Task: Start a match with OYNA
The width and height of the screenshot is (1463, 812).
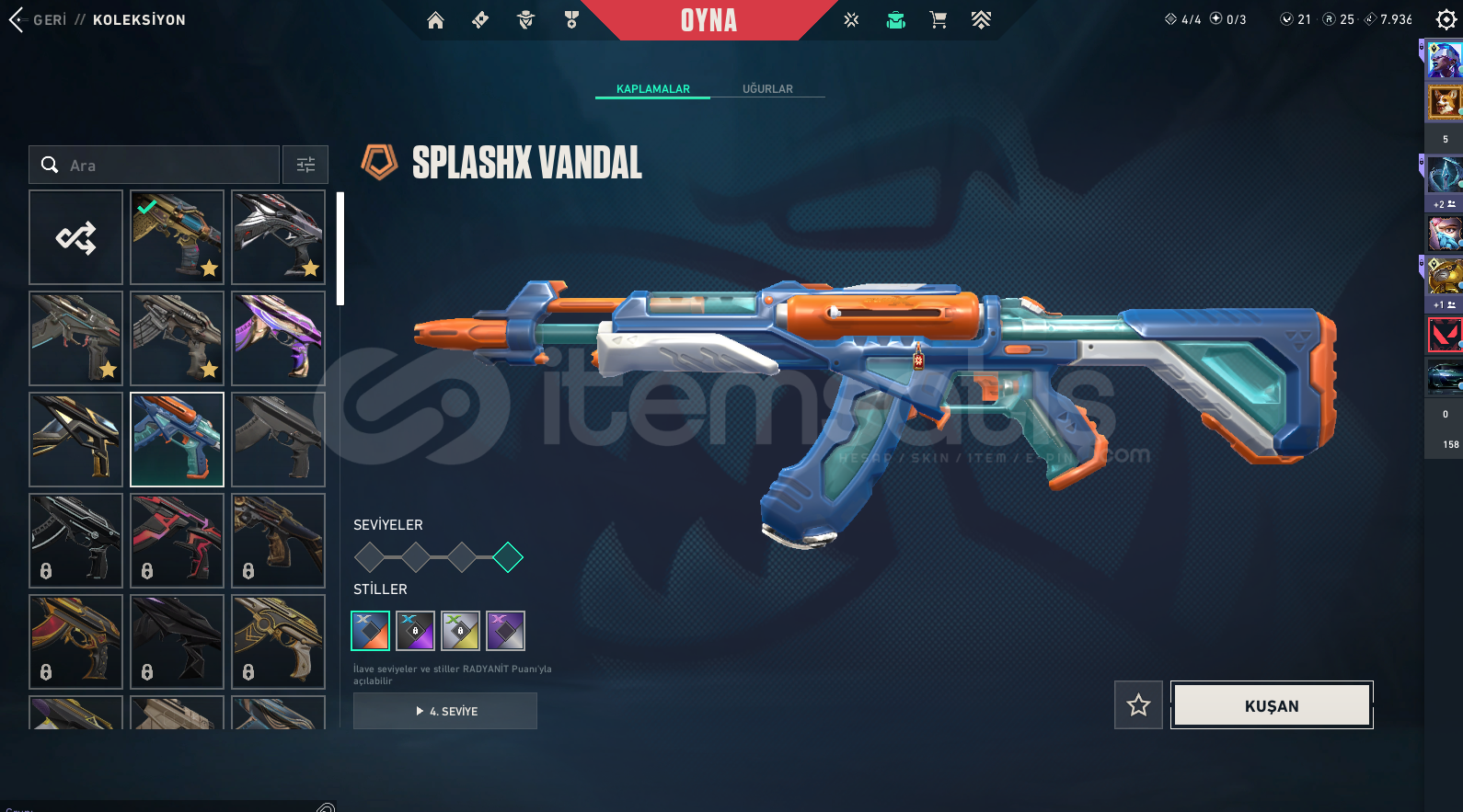Action: coord(708,20)
